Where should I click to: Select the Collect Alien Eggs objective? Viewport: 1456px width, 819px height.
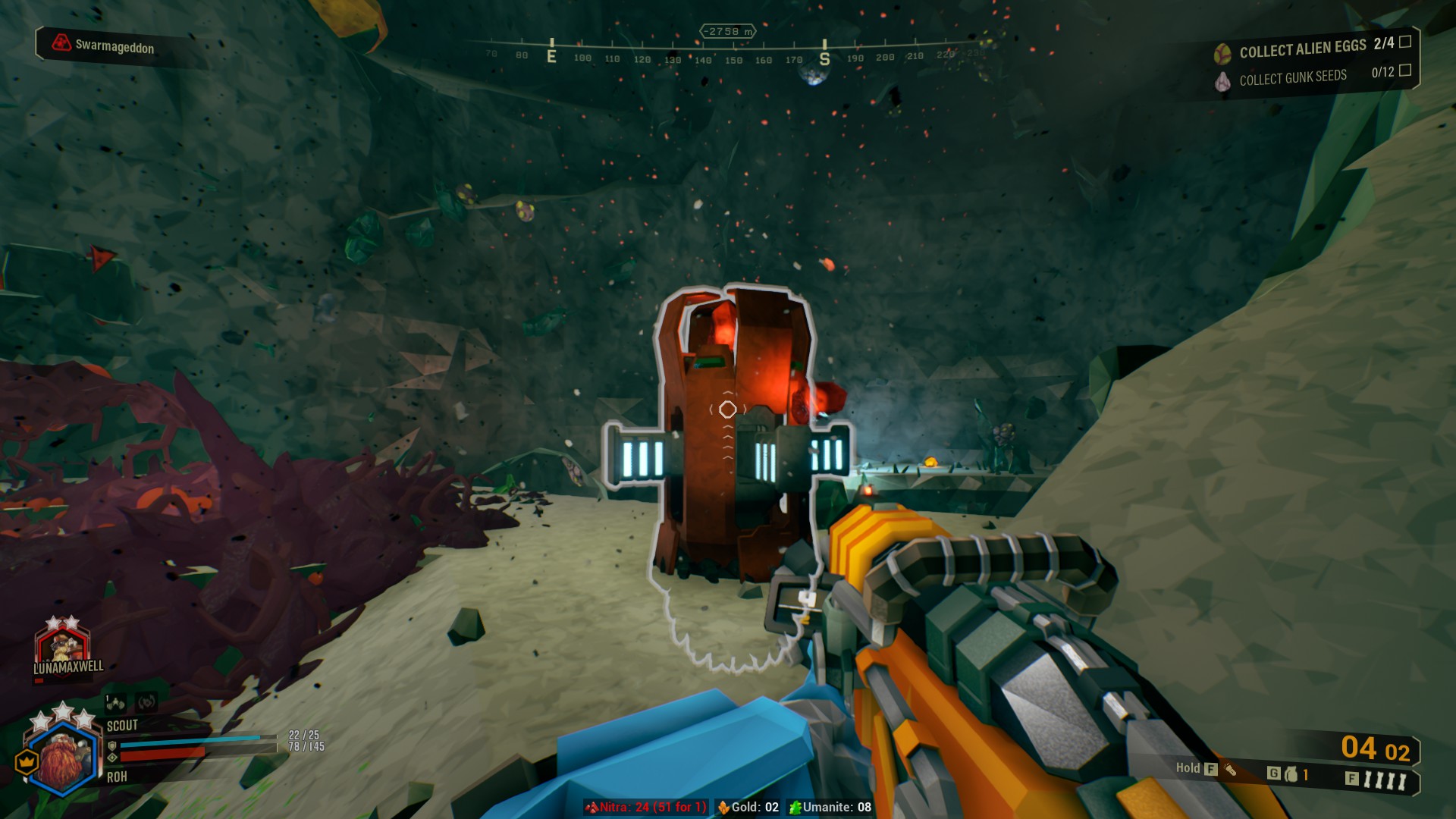click(x=1302, y=49)
